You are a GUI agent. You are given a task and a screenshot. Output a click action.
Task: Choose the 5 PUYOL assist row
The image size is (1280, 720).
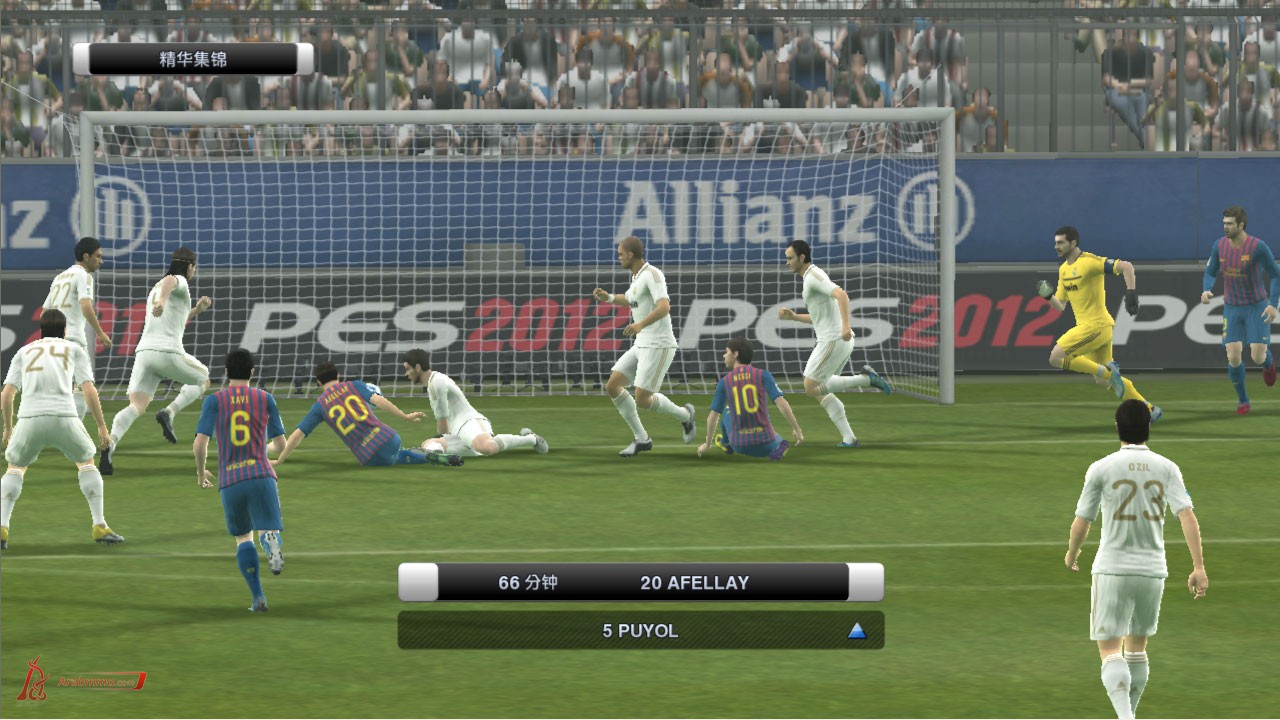[x=640, y=631]
